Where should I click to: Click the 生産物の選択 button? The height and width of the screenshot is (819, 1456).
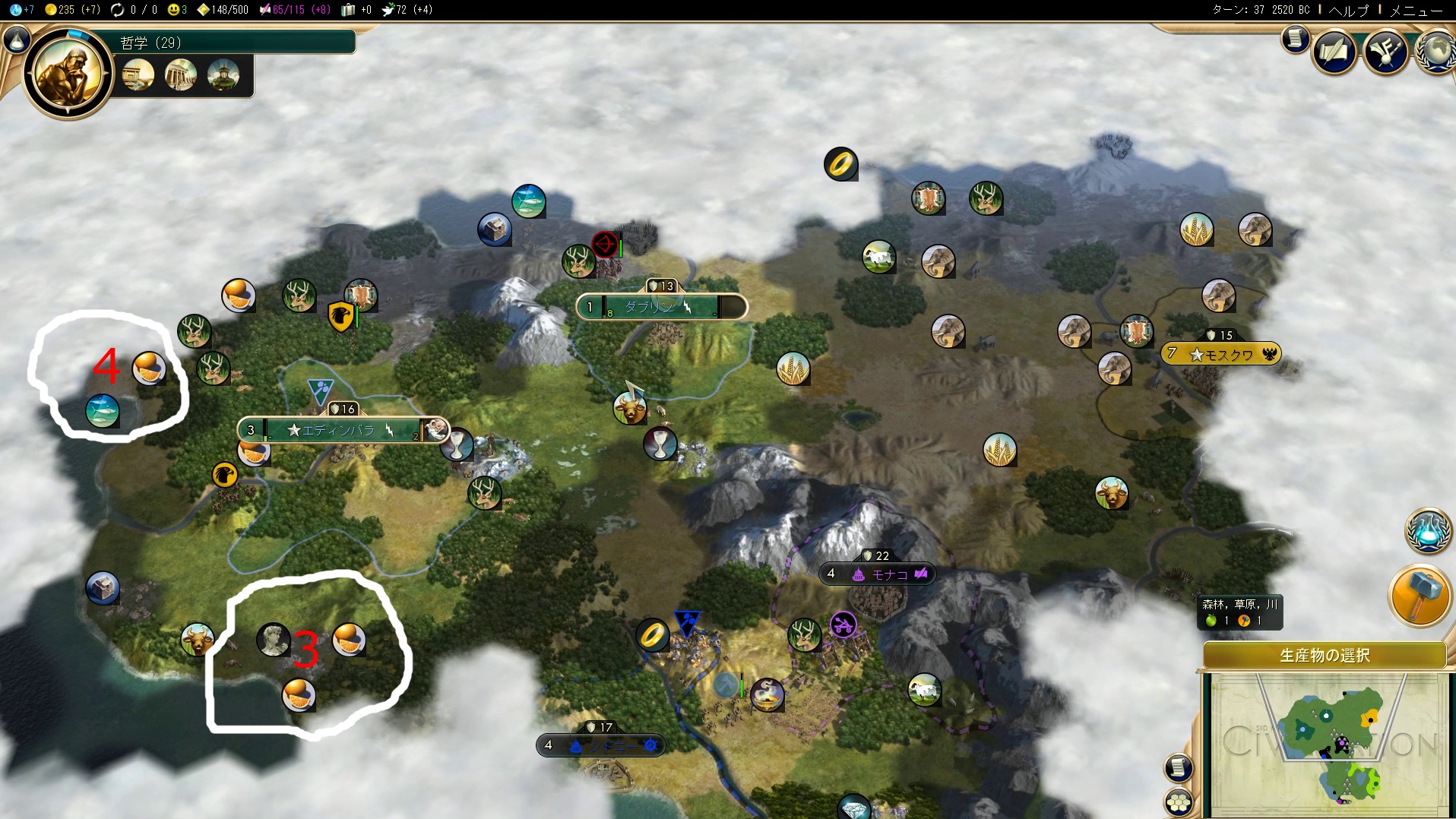pyautogui.click(x=1324, y=655)
